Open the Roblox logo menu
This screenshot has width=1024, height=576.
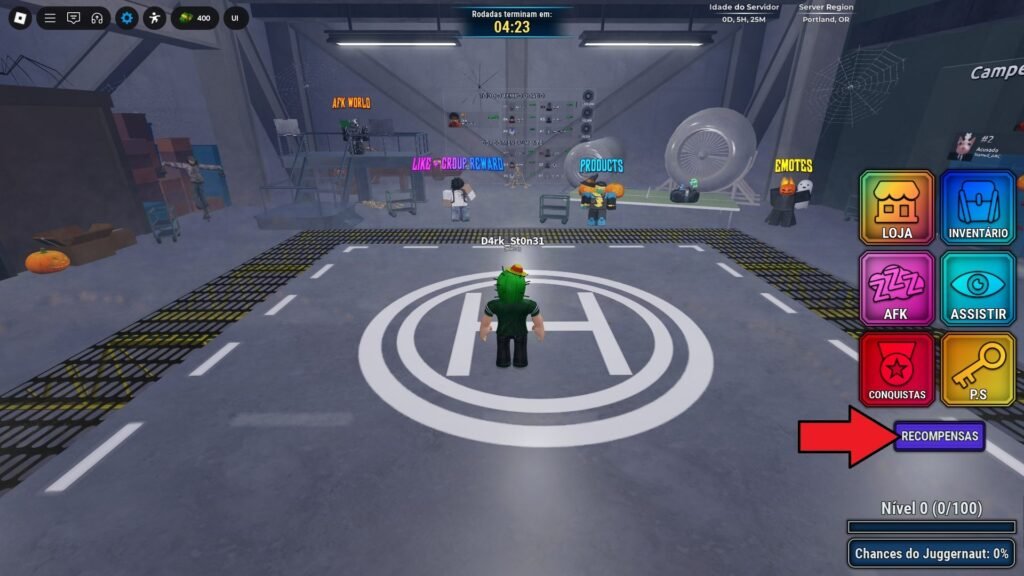(19, 18)
